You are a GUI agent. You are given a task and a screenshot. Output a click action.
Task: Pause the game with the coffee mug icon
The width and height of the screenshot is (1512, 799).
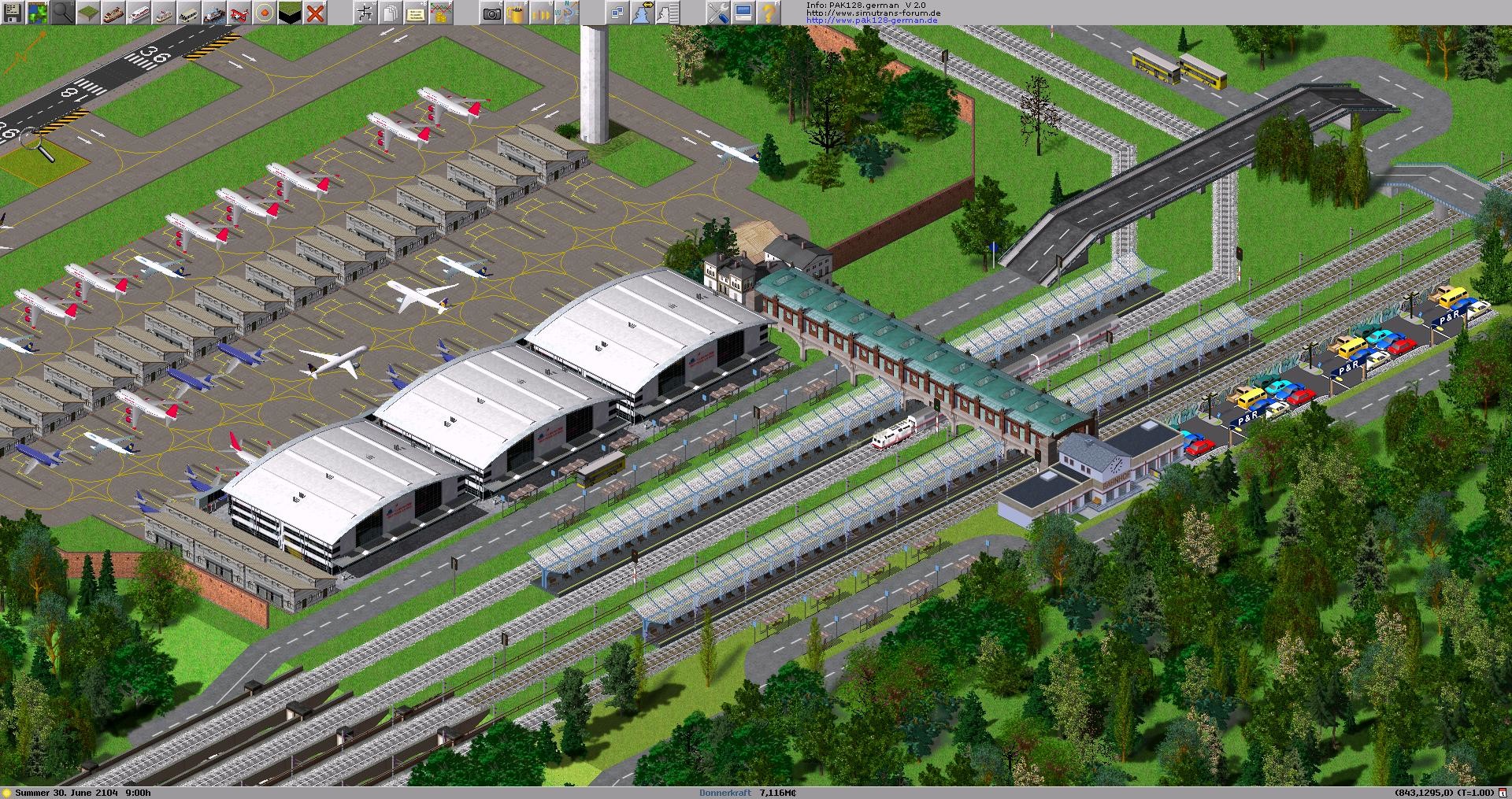click(x=515, y=11)
